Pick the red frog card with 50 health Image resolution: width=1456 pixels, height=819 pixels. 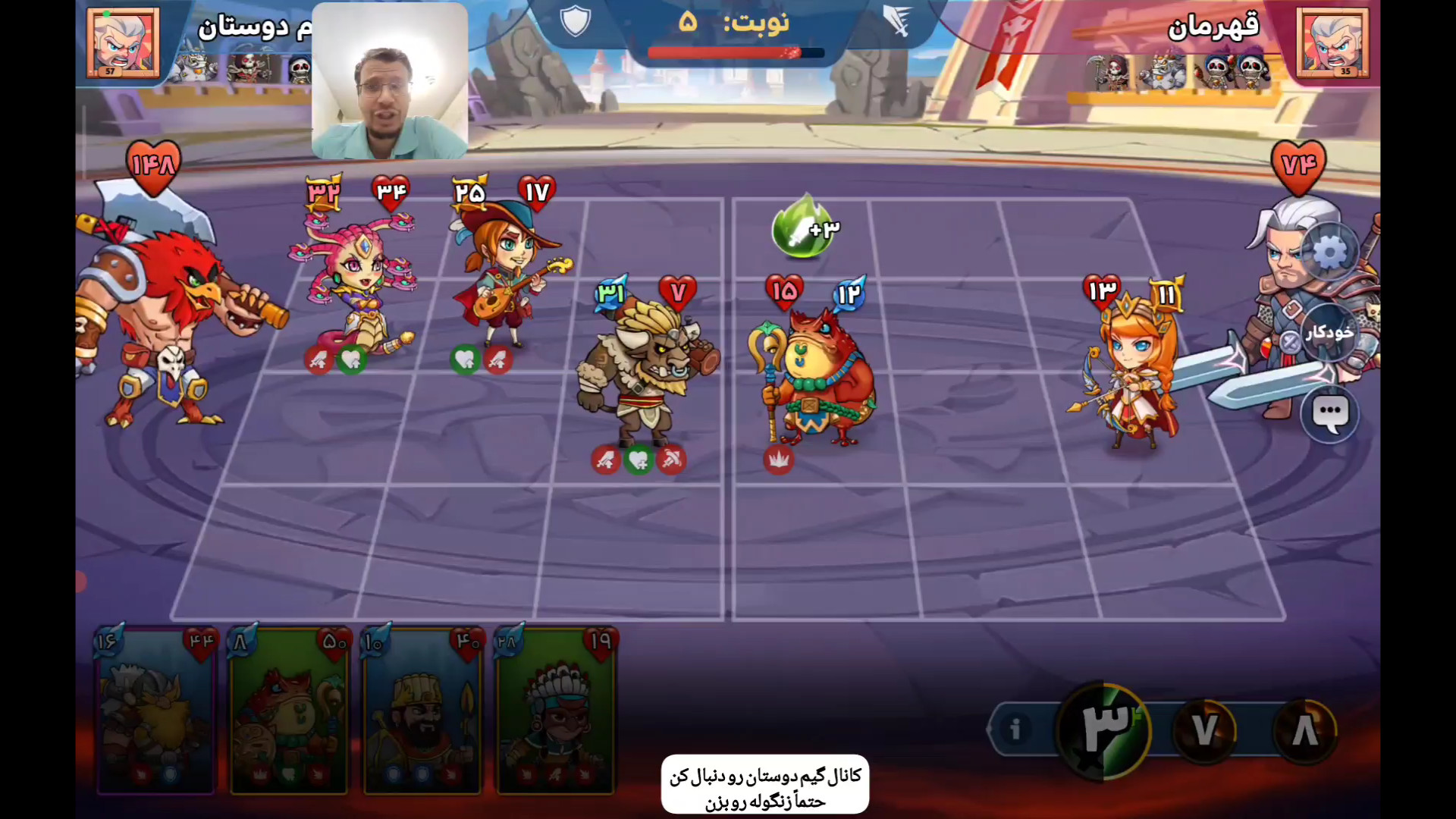(x=289, y=711)
